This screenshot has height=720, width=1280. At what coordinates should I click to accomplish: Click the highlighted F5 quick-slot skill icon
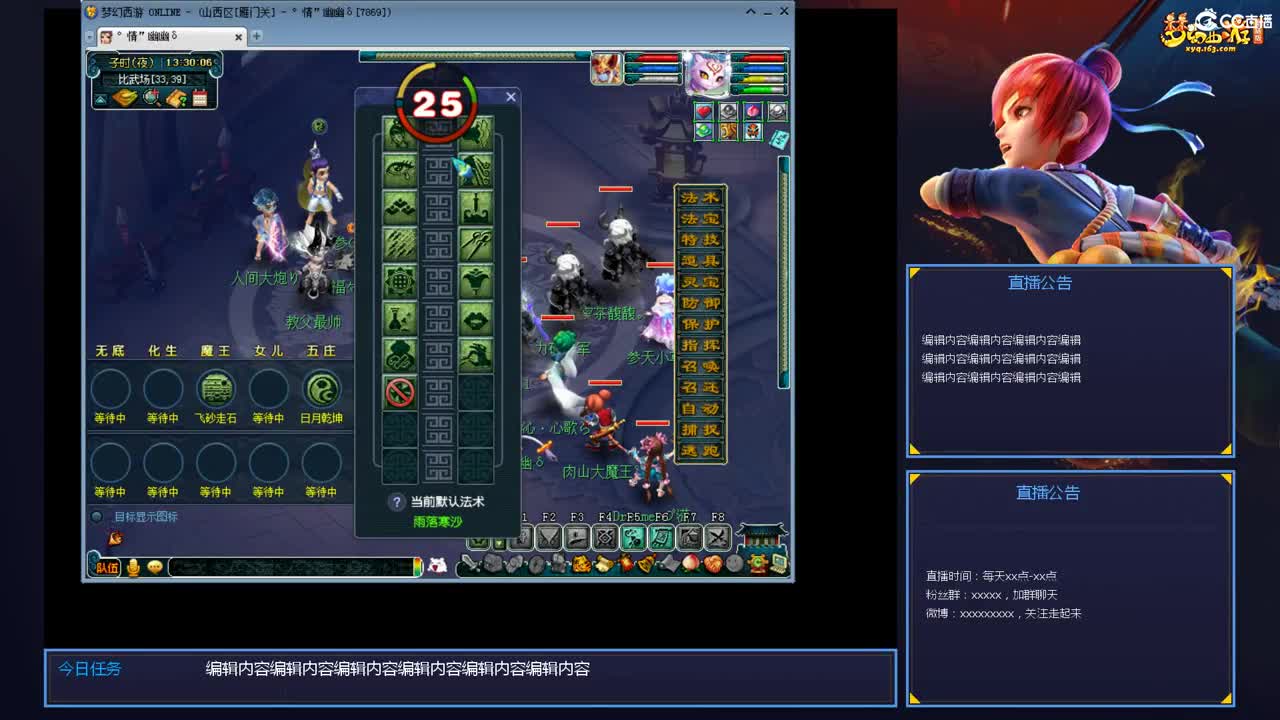633,537
